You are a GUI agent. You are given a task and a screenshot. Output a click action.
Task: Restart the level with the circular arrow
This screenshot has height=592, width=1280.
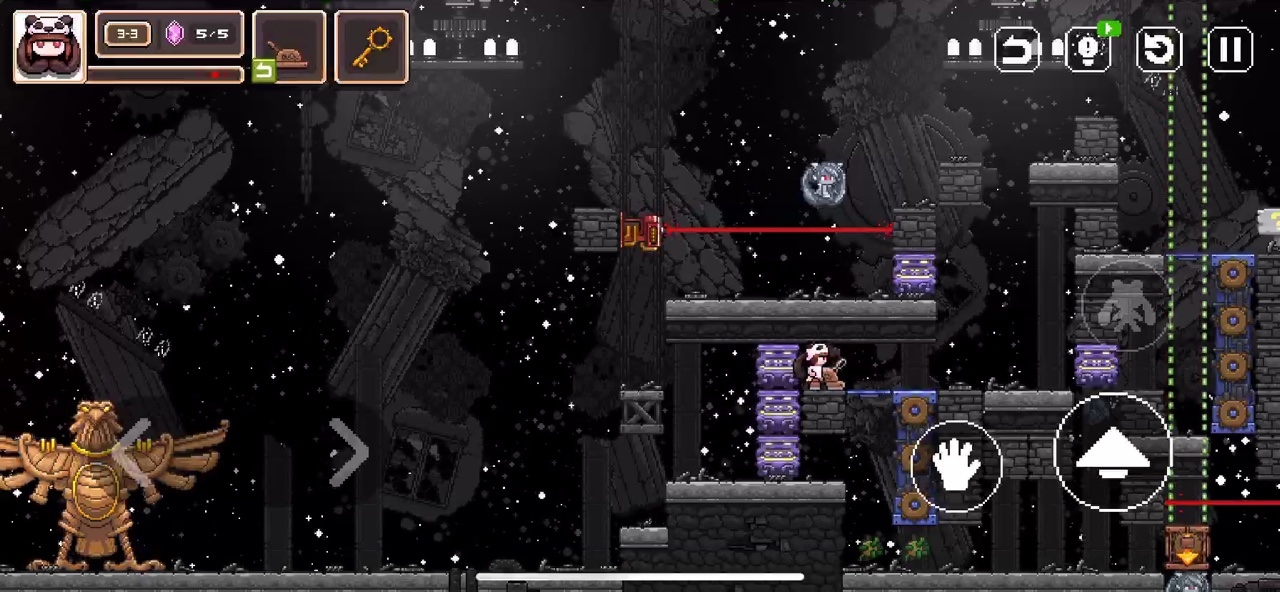1160,49
